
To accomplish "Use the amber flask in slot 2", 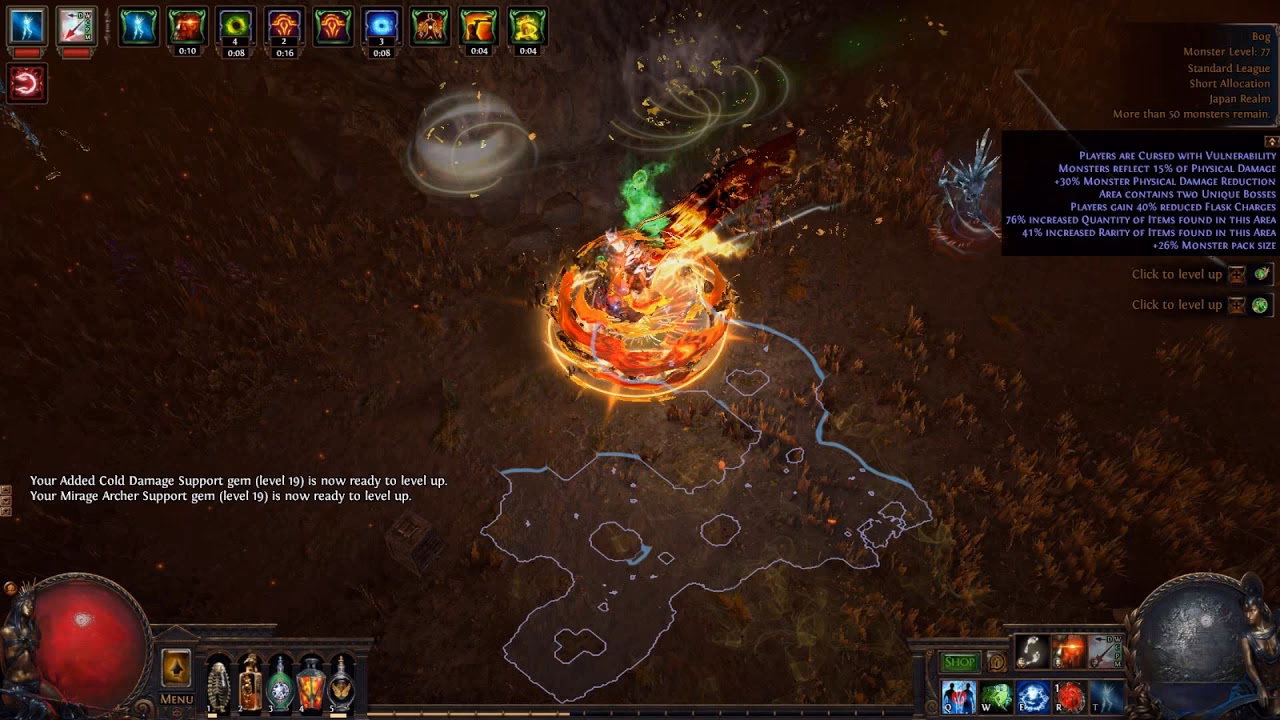I will pos(250,684).
